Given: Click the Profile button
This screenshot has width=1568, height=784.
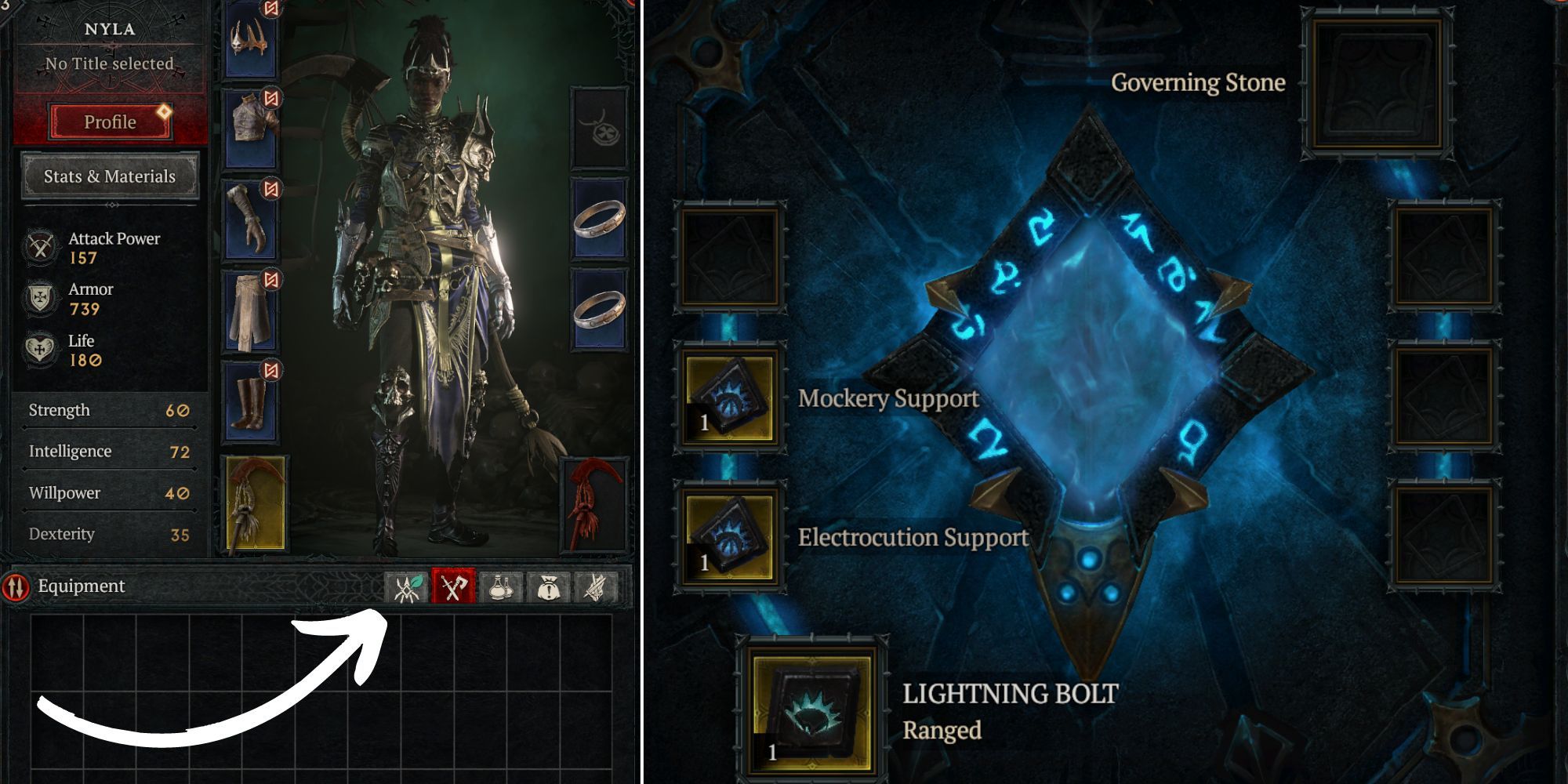Looking at the screenshot, I should (x=110, y=122).
